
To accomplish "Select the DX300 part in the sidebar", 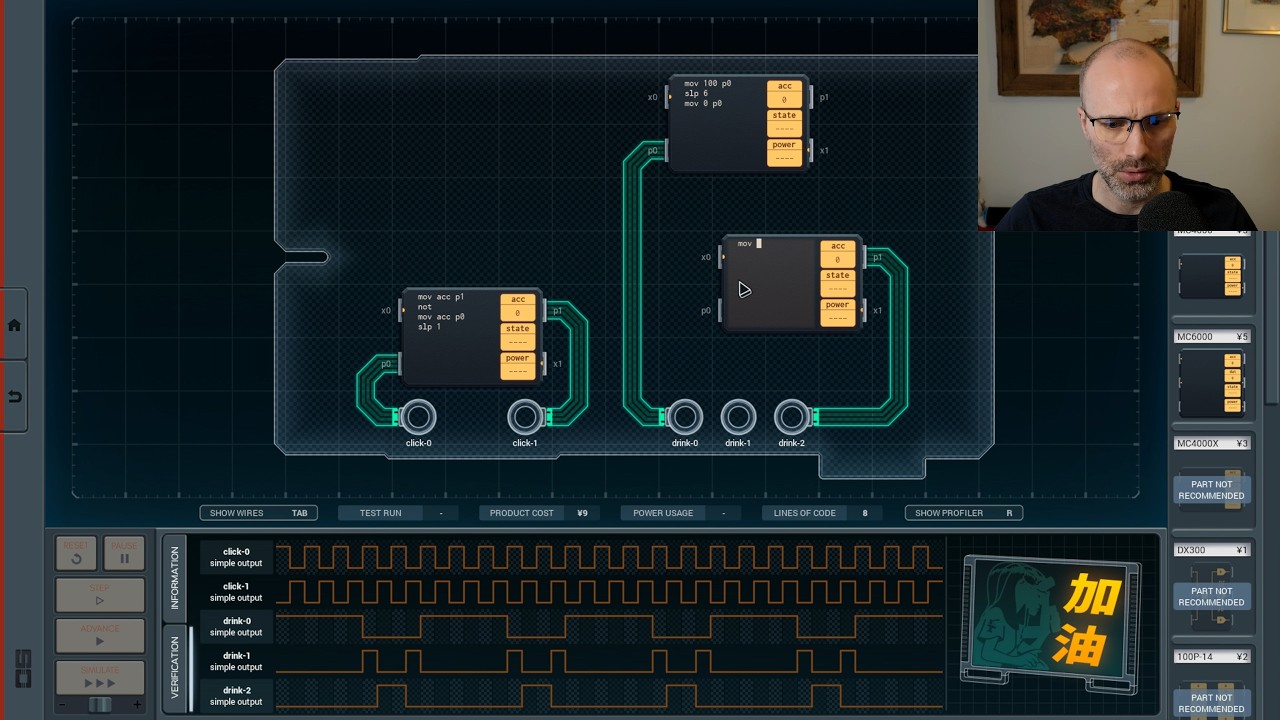I will click(x=1211, y=549).
